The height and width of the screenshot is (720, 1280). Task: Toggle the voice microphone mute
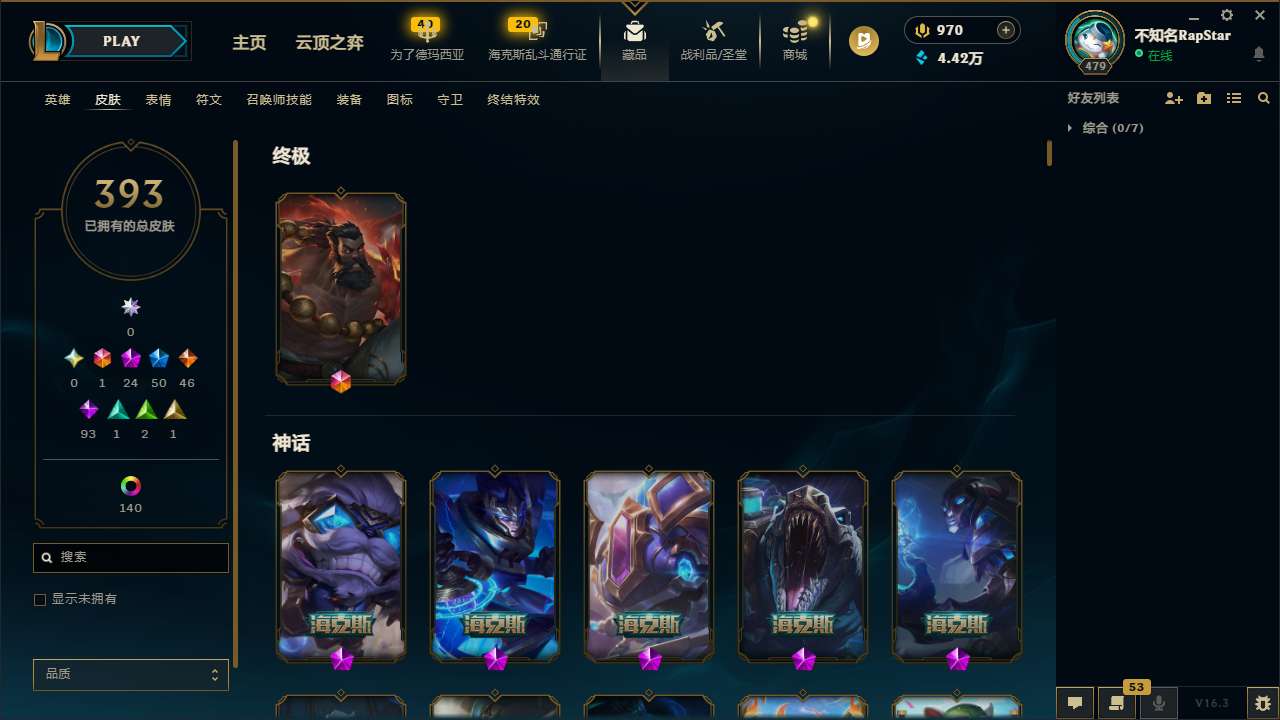pyautogui.click(x=1158, y=703)
